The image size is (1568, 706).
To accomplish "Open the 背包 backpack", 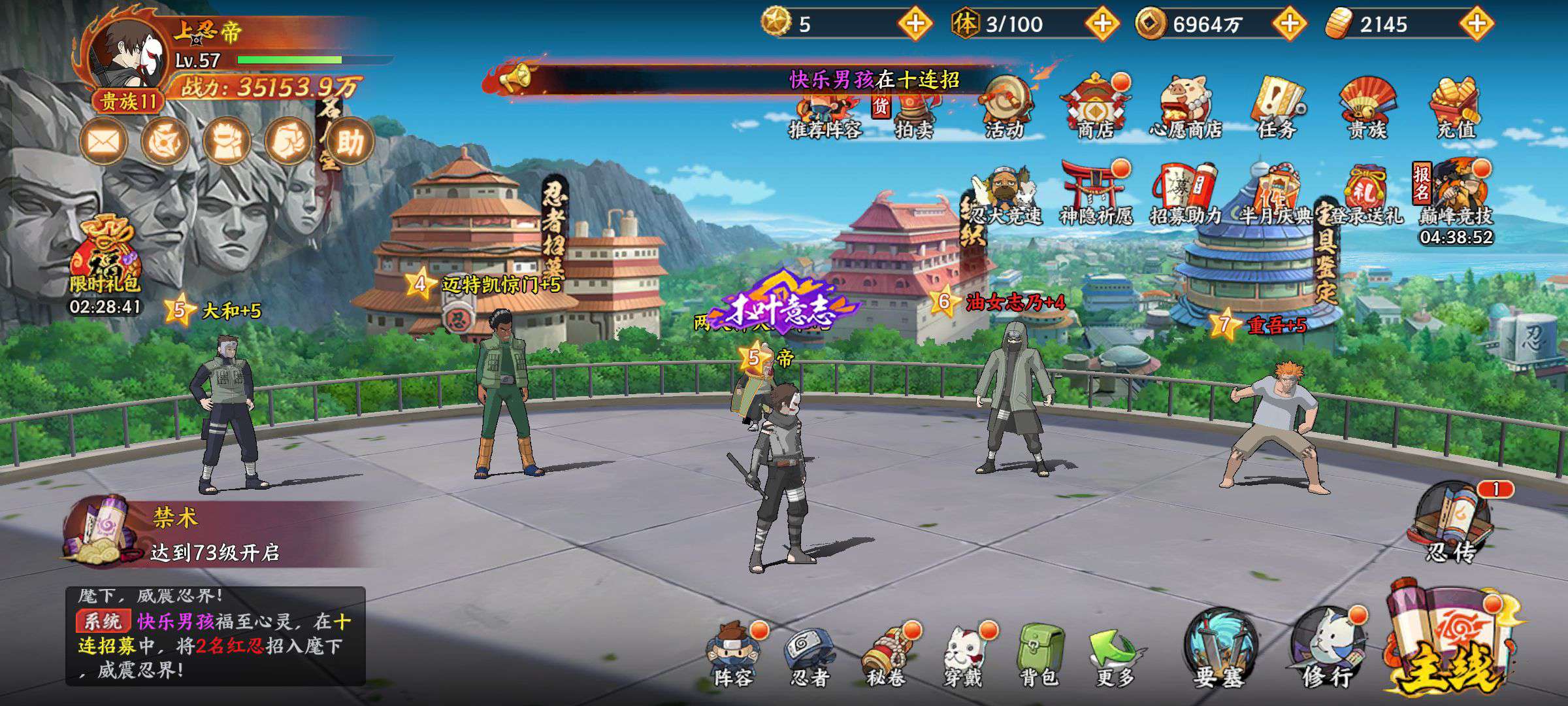I will [x=1039, y=654].
